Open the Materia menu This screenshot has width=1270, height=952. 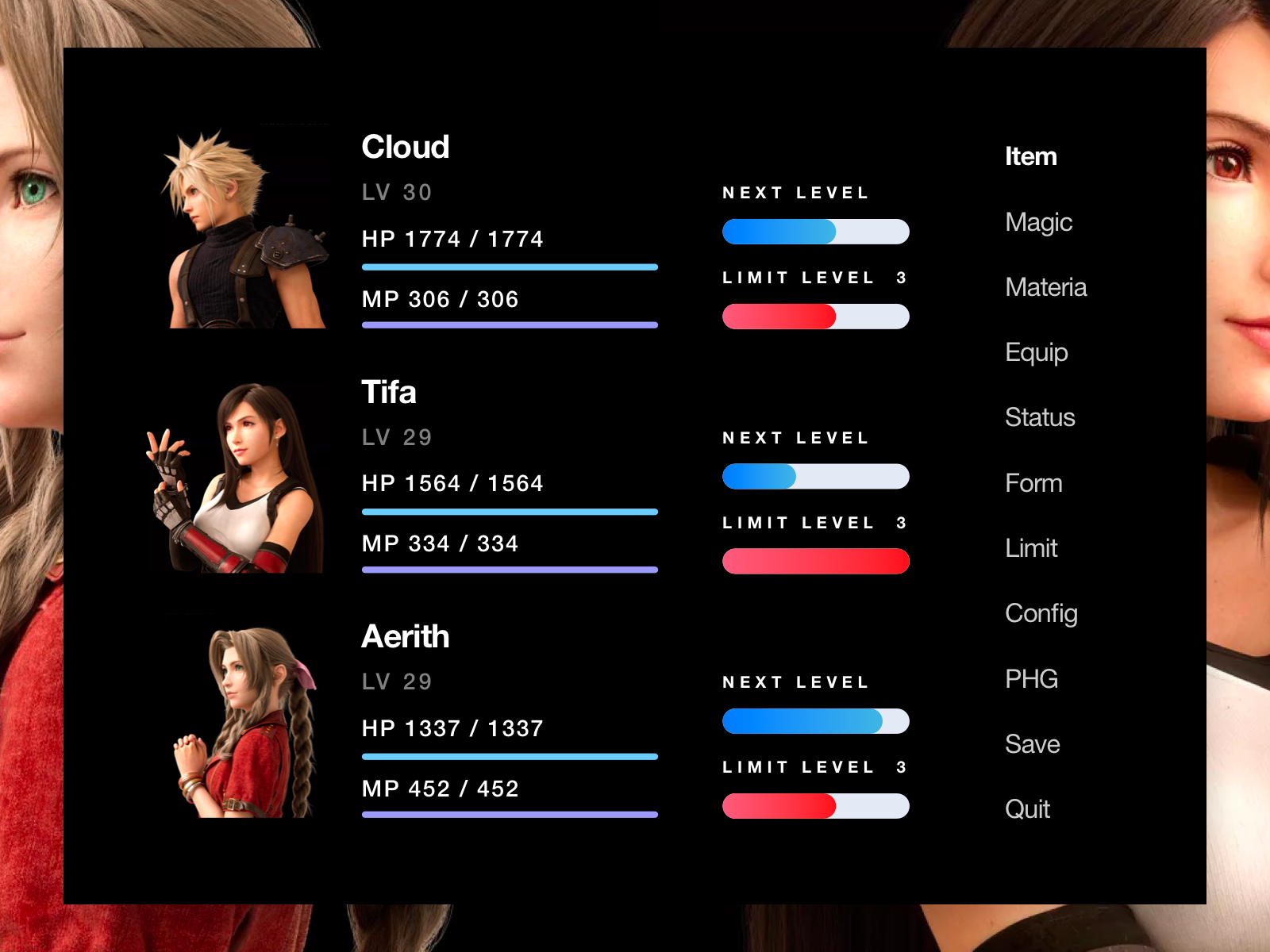(x=1046, y=288)
